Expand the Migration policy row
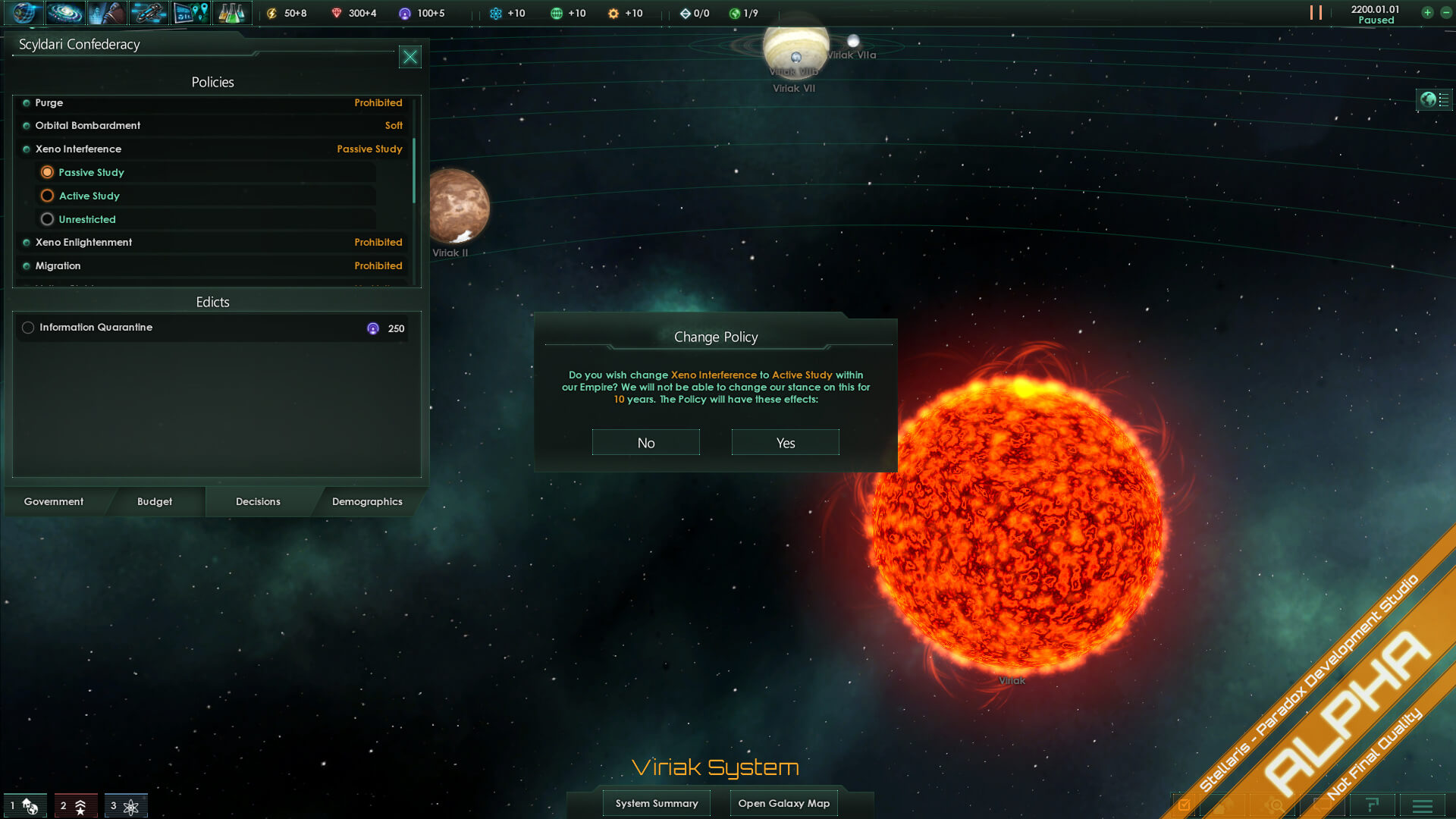Viewport: 1456px width, 819px height. click(212, 265)
